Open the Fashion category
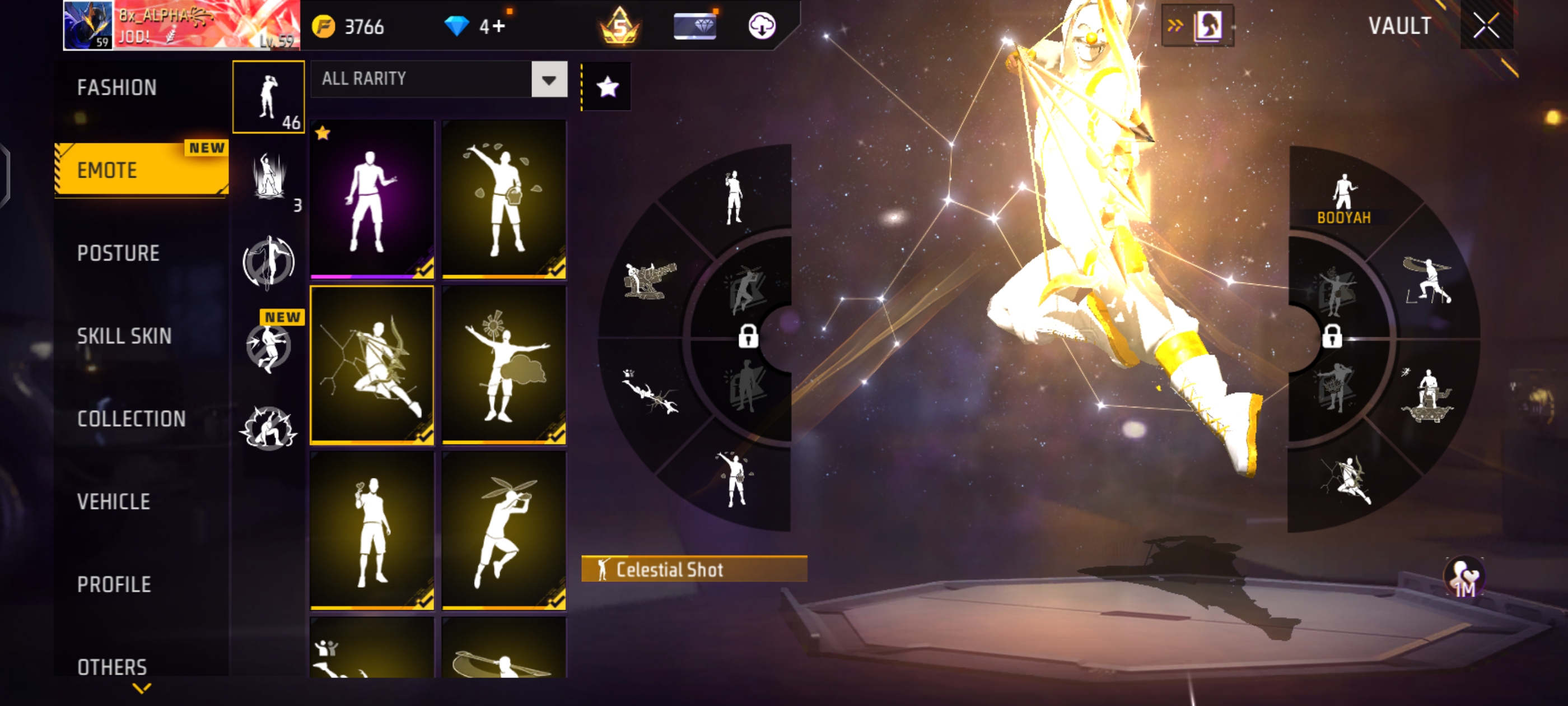This screenshot has height=706, width=1568. pos(117,88)
